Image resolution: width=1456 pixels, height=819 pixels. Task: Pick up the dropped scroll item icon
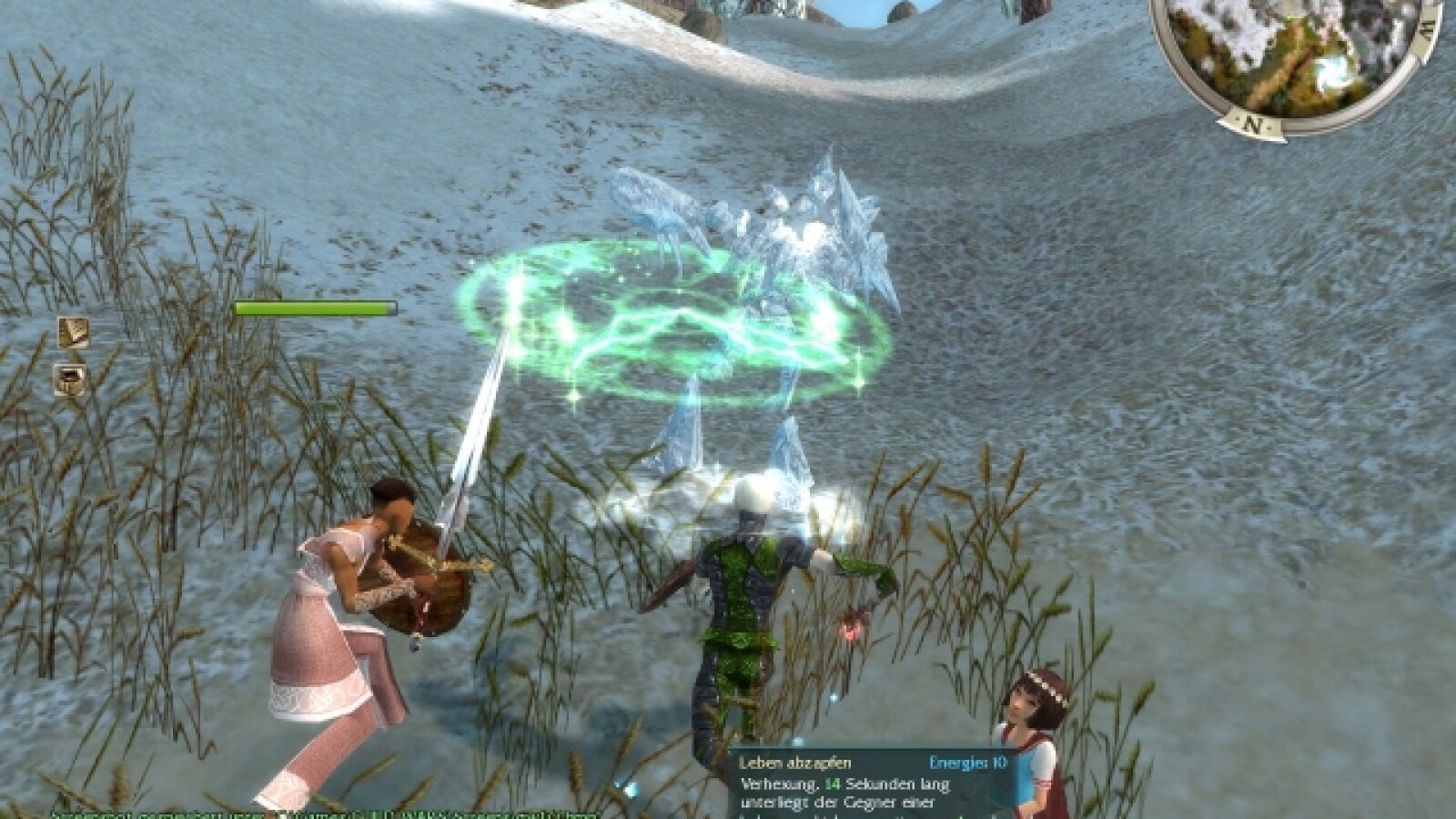tap(75, 330)
